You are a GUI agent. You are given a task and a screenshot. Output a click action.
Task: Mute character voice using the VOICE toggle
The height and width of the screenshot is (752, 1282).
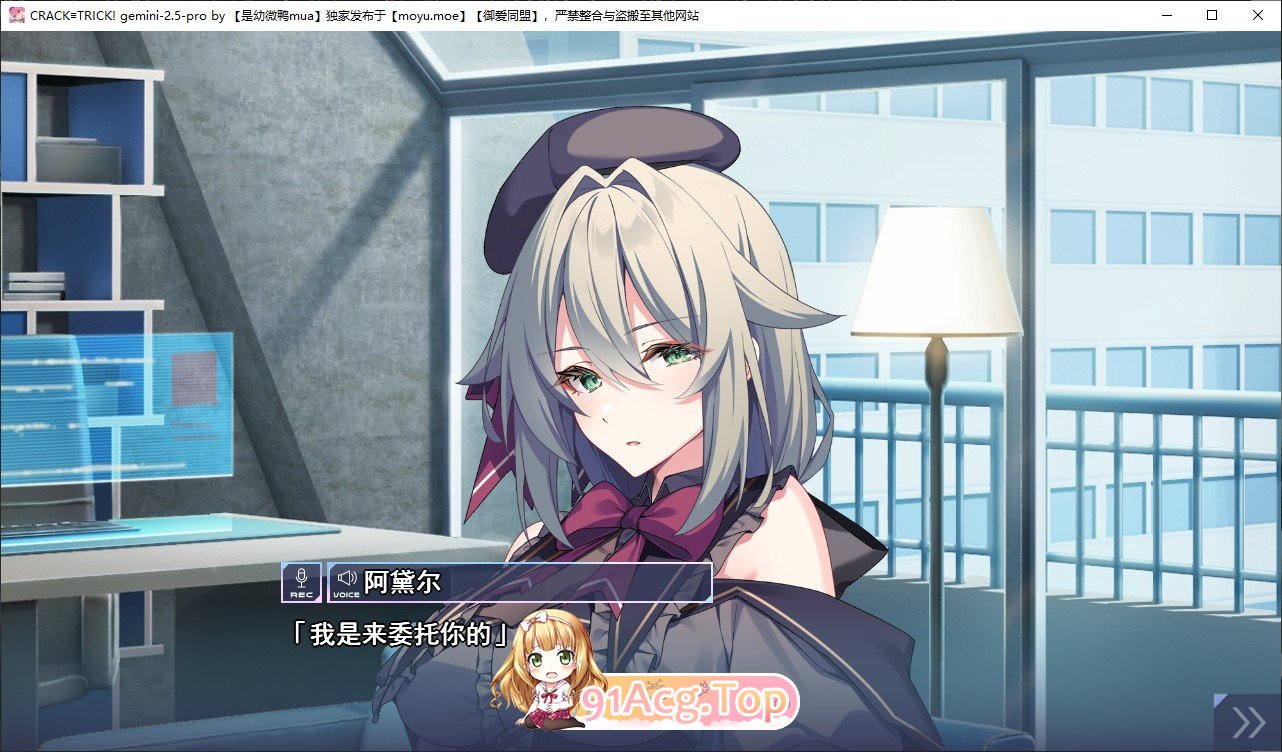pyautogui.click(x=345, y=581)
